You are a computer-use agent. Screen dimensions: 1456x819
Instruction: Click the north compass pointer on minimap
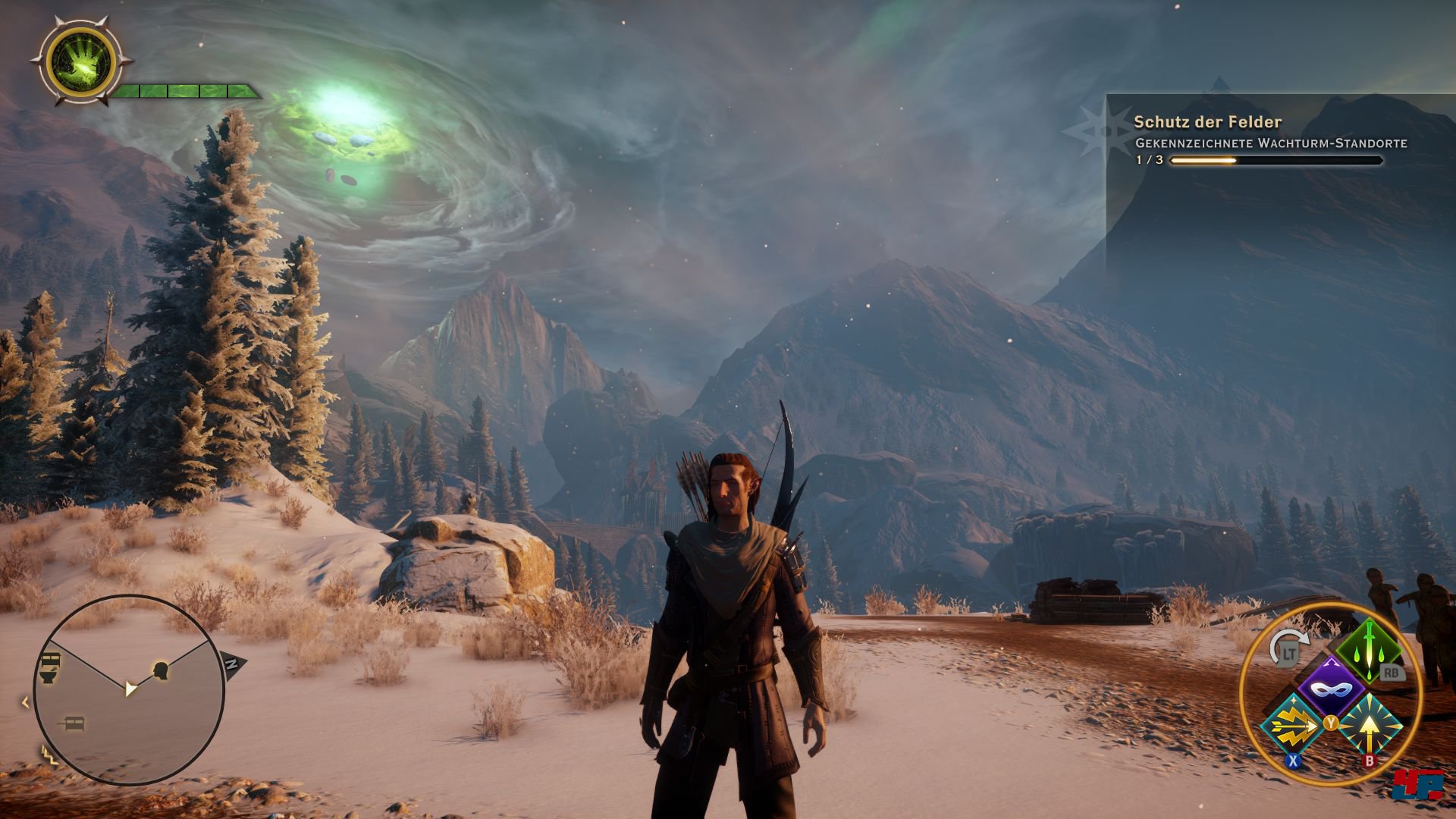(x=233, y=664)
